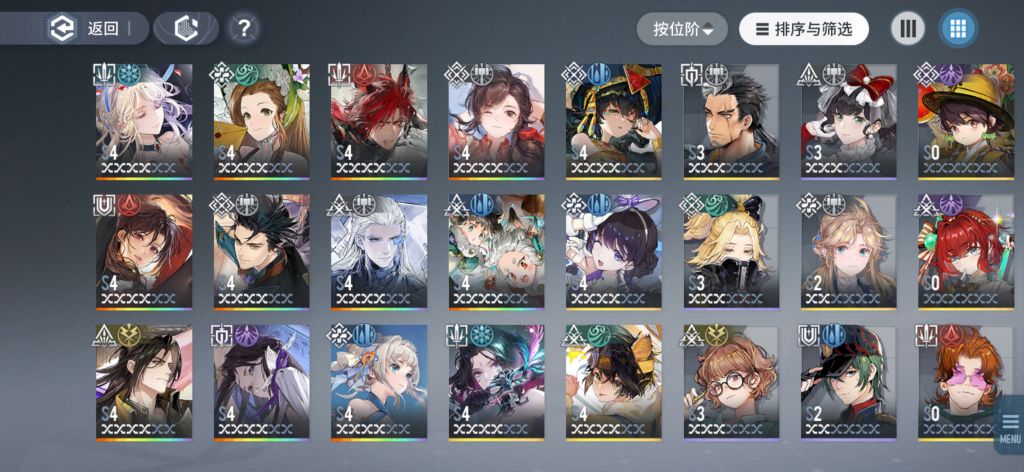Viewport: 1024px width, 472px height.
Task: Switch to the three-column list view
Action: click(908, 29)
